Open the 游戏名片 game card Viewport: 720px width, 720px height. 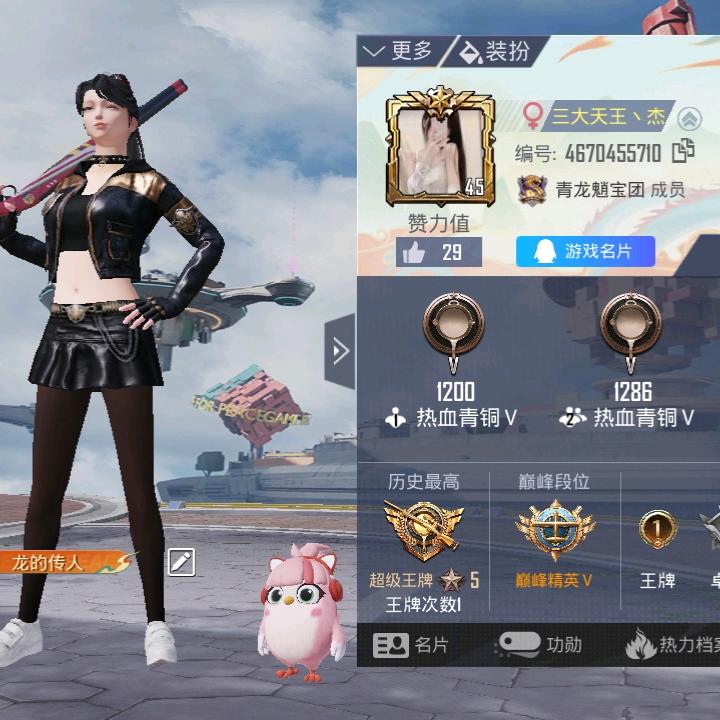point(585,252)
